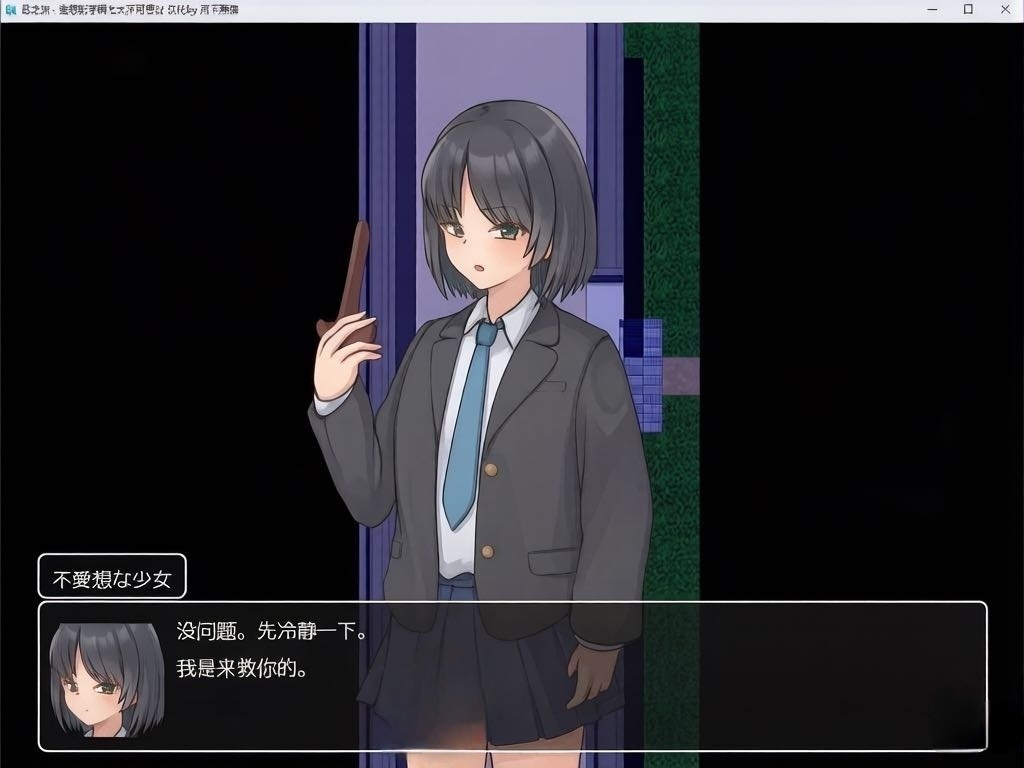Maximize the game window
This screenshot has height=768, width=1024.
tap(968, 10)
